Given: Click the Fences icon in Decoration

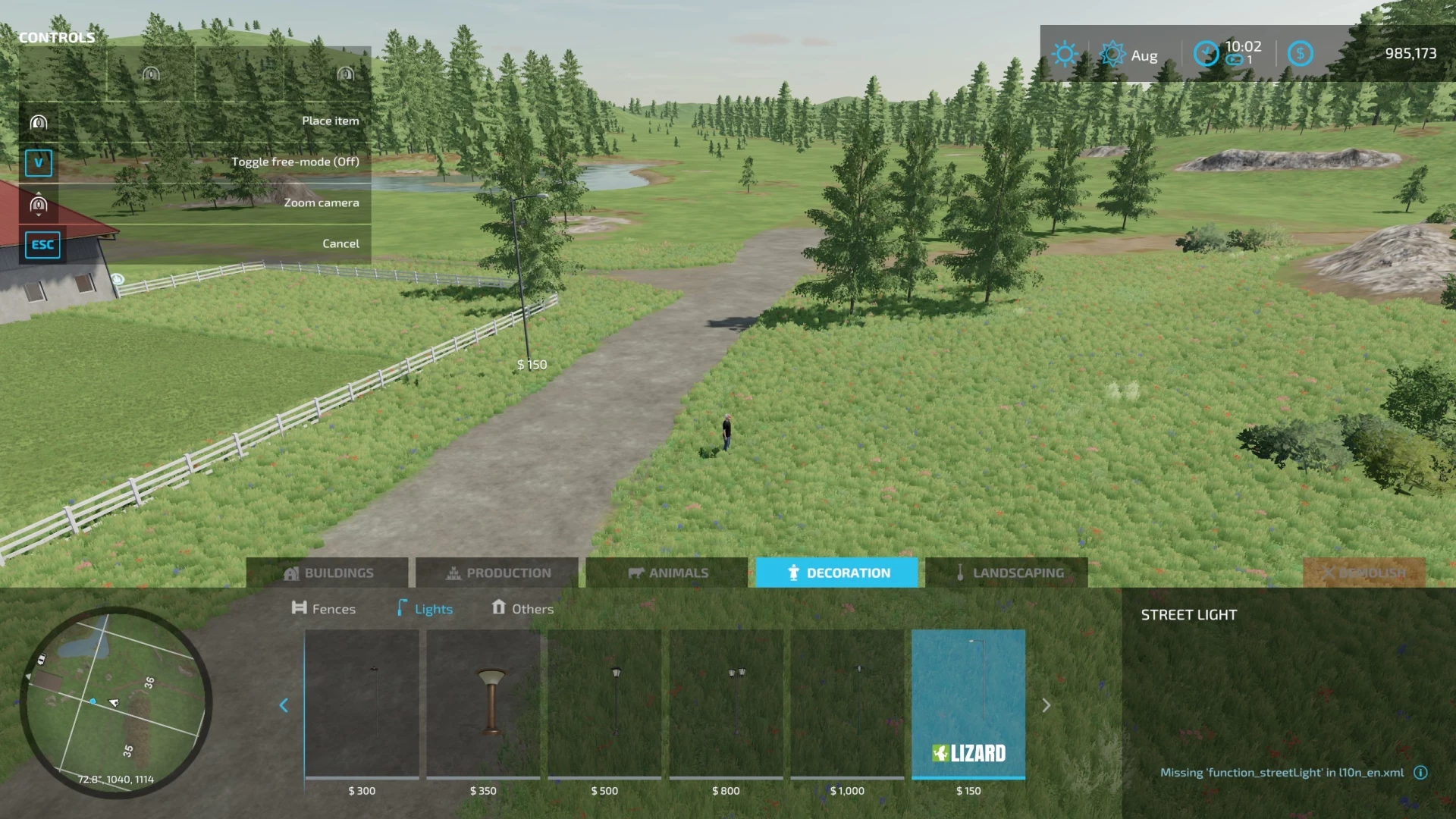Looking at the screenshot, I should click(x=300, y=608).
